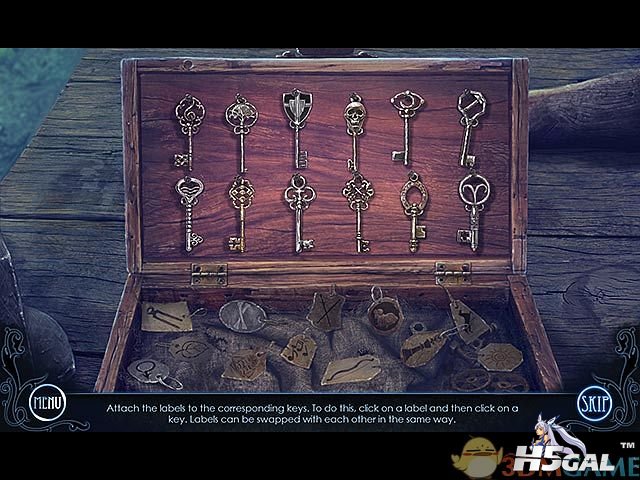Select the oval ring-headed key
This screenshot has width=640, height=480.
click(x=412, y=208)
